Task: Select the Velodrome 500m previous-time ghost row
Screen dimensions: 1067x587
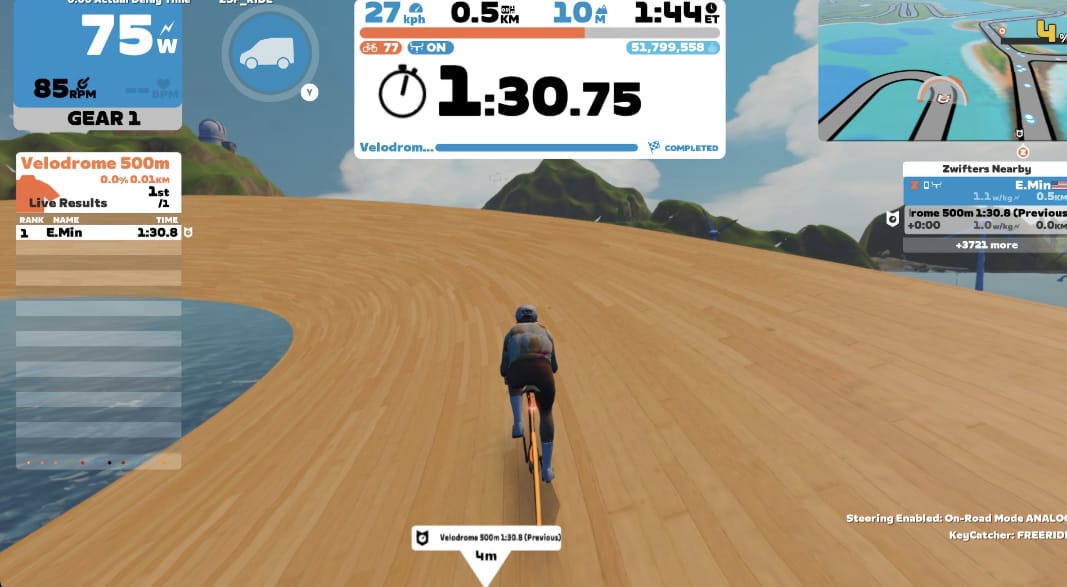Action: click(984, 219)
